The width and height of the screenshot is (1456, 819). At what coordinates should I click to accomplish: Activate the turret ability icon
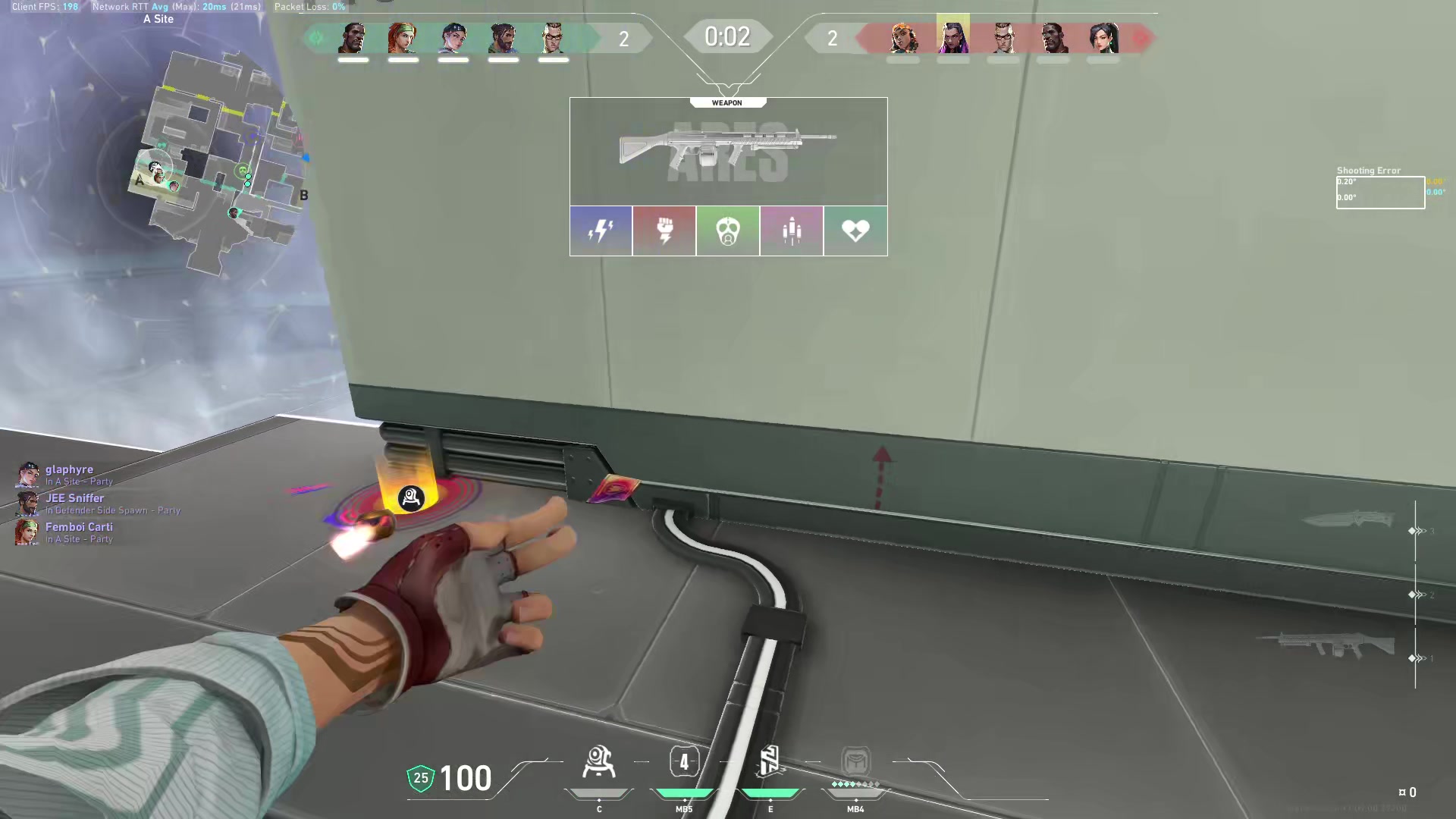click(x=599, y=763)
